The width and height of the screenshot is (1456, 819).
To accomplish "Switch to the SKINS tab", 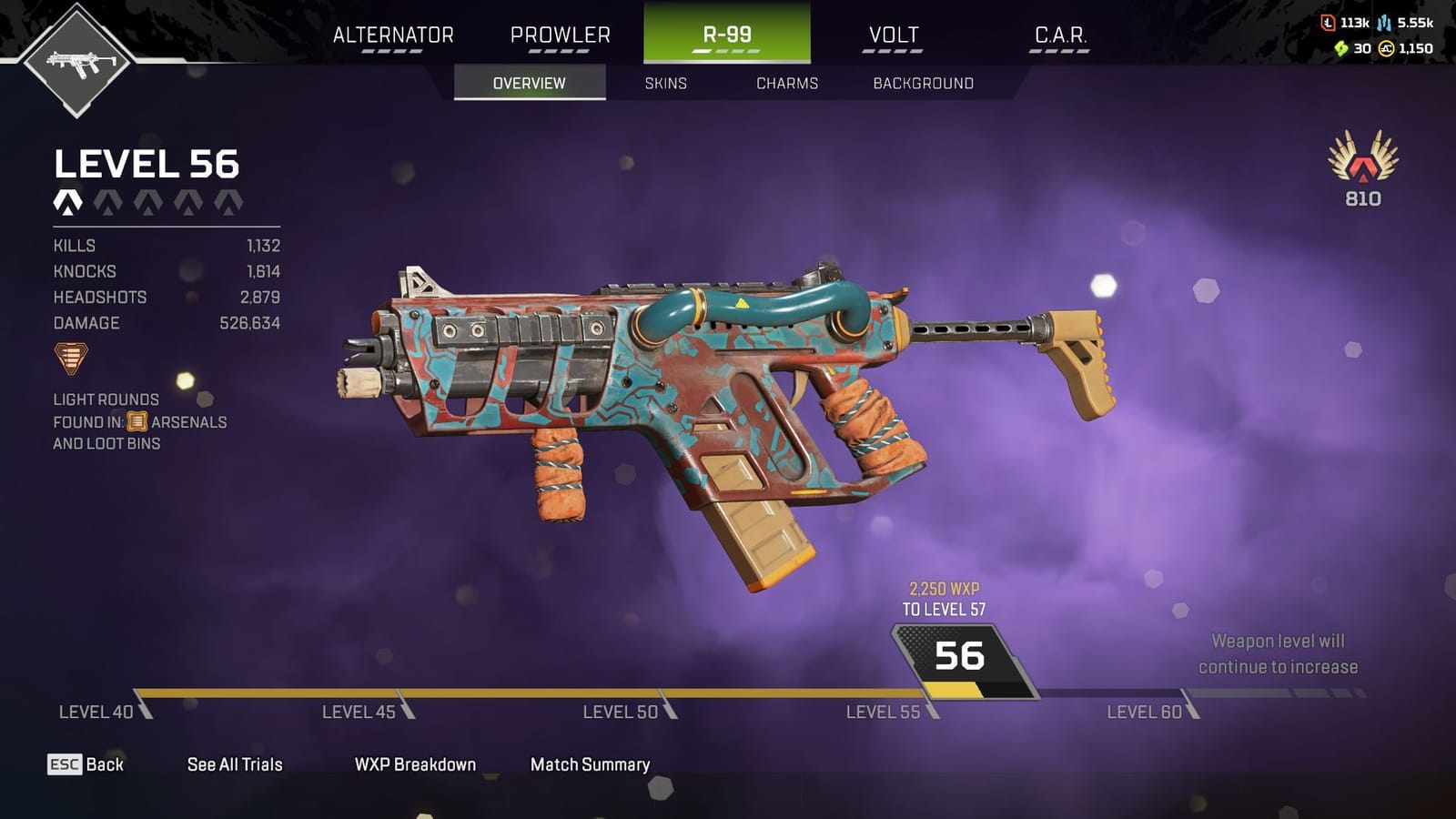I will (x=665, y=83).
